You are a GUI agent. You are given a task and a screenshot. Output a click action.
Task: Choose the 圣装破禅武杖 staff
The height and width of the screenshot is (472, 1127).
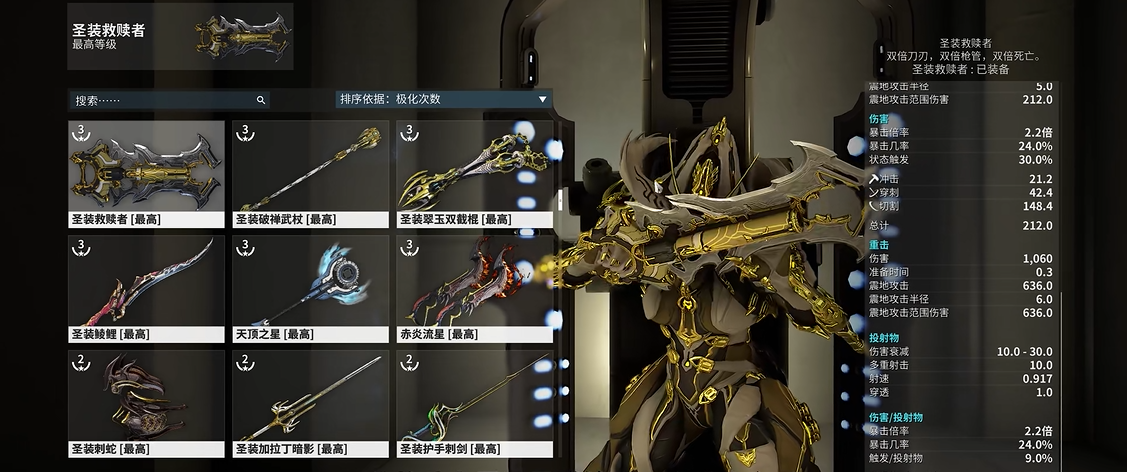click(310, 173)
